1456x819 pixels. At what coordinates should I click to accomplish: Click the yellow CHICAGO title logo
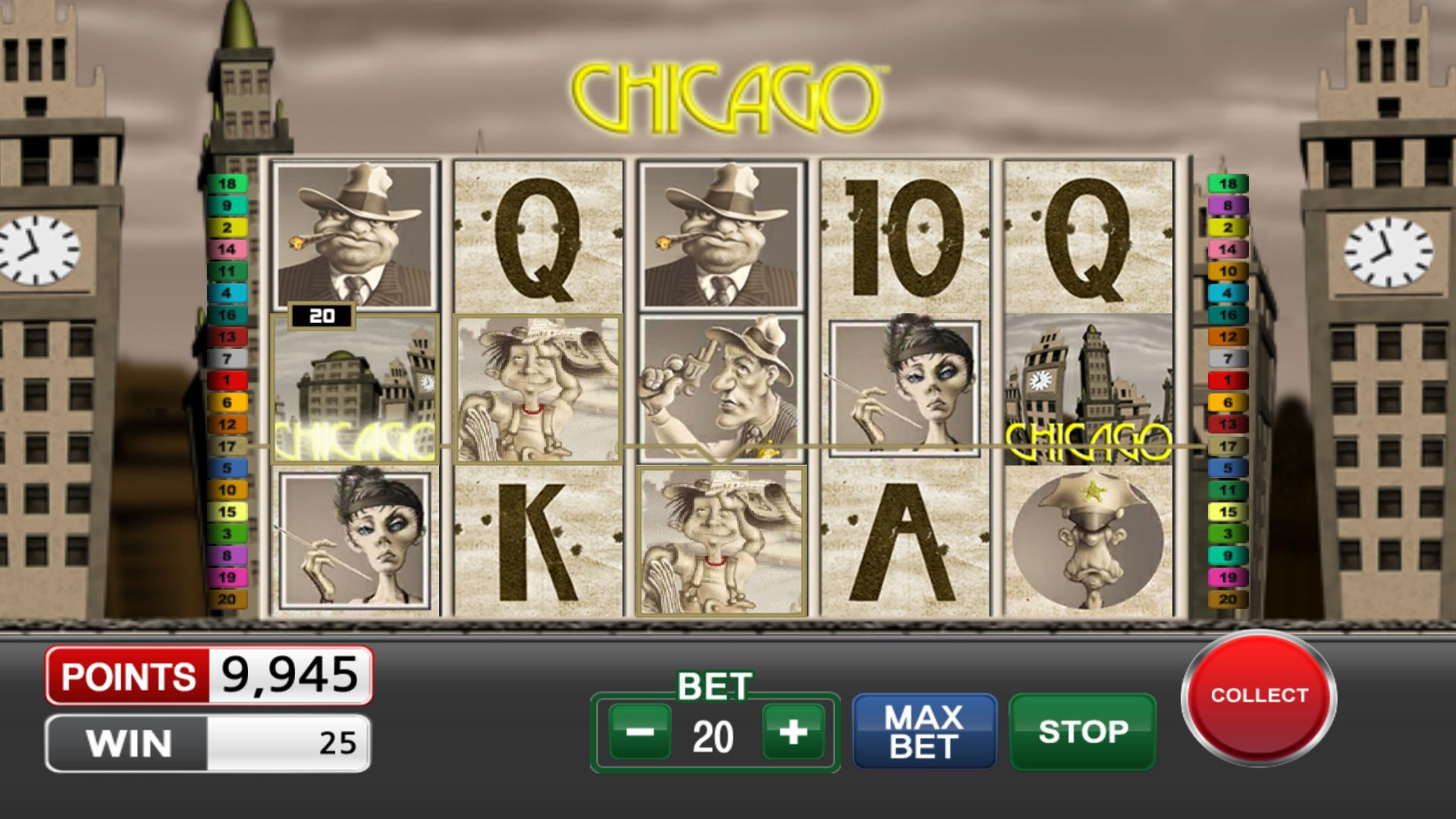[x=728, y=91]
